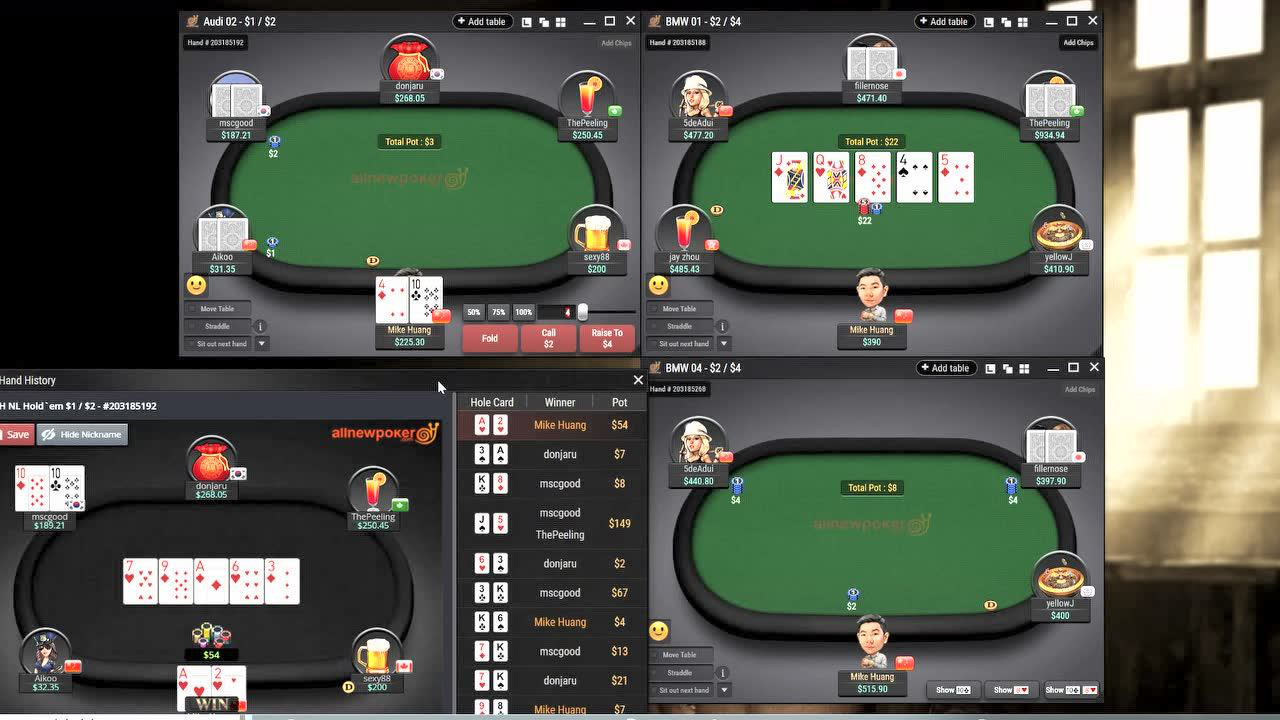The width and height of the screenshot is (1280, 720).
Task: Click Add Chips on the BMW 01 table
Action: pyautogui.click(x=1078, y=42)
